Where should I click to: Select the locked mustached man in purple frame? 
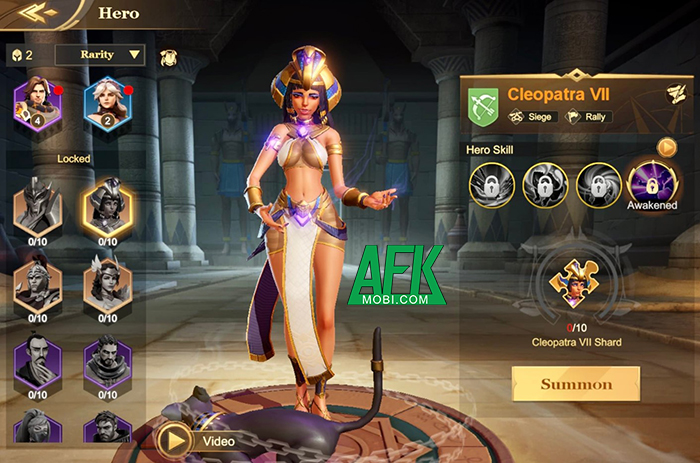[37, 361]
